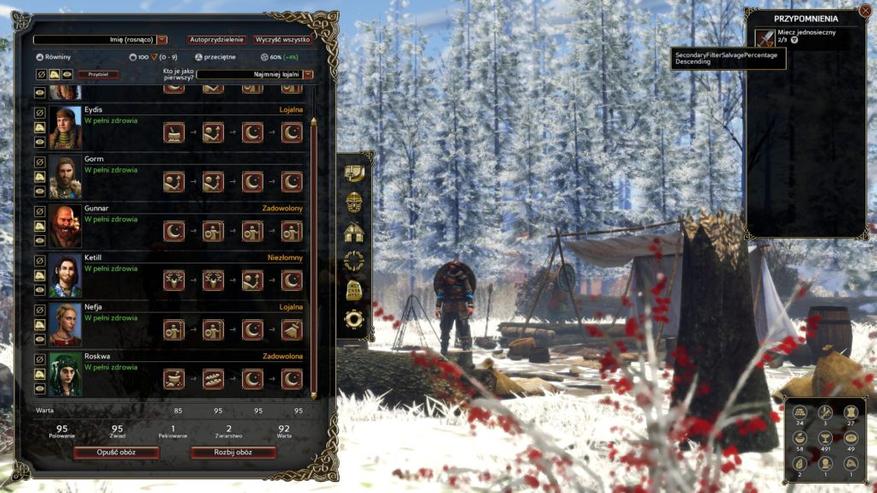Click Ketill's first hunting antlers task slot
Viewport: 877px width, 493px height.
[x=174, y=280]
